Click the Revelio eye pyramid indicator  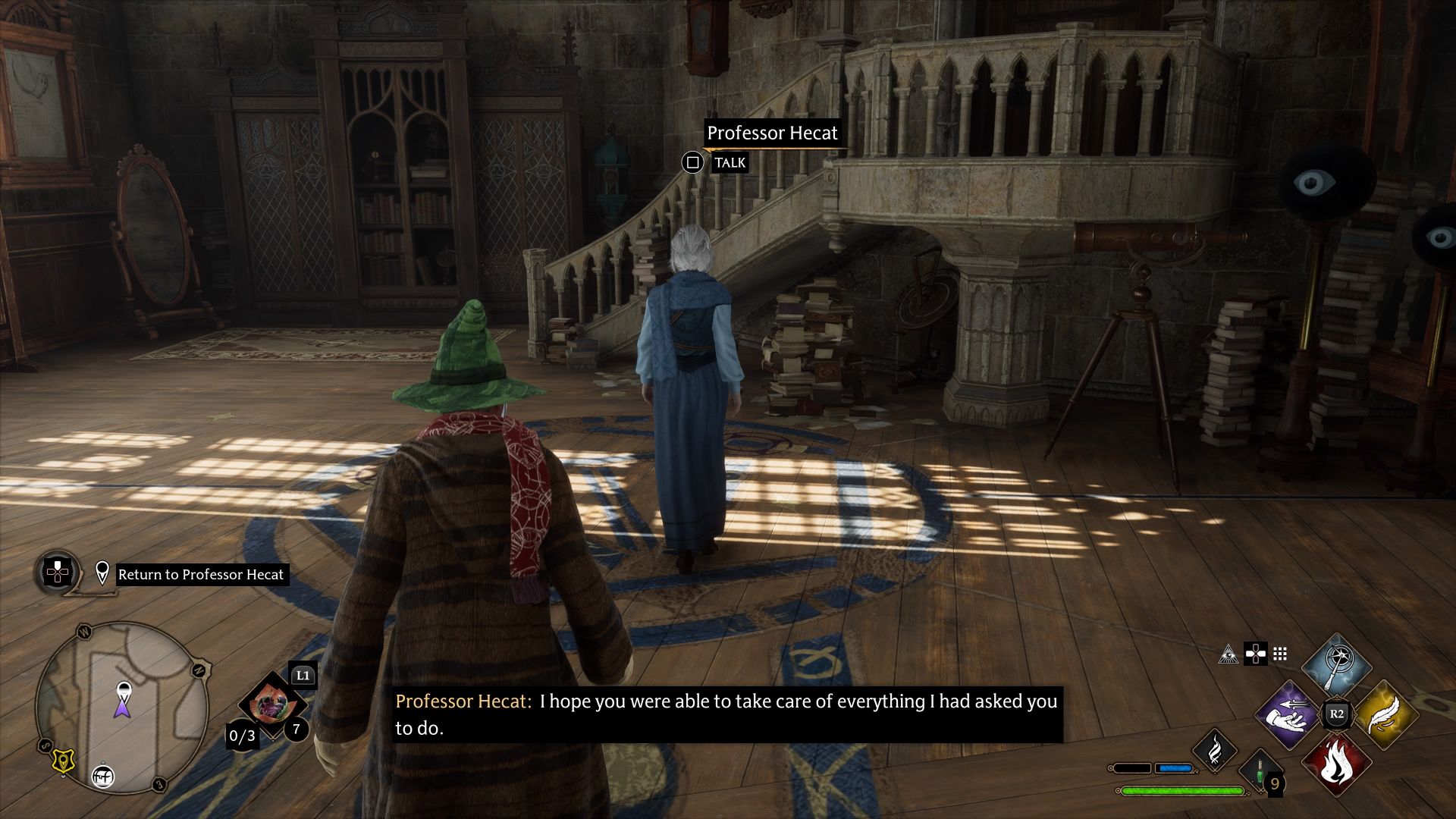click(1228, 655)
